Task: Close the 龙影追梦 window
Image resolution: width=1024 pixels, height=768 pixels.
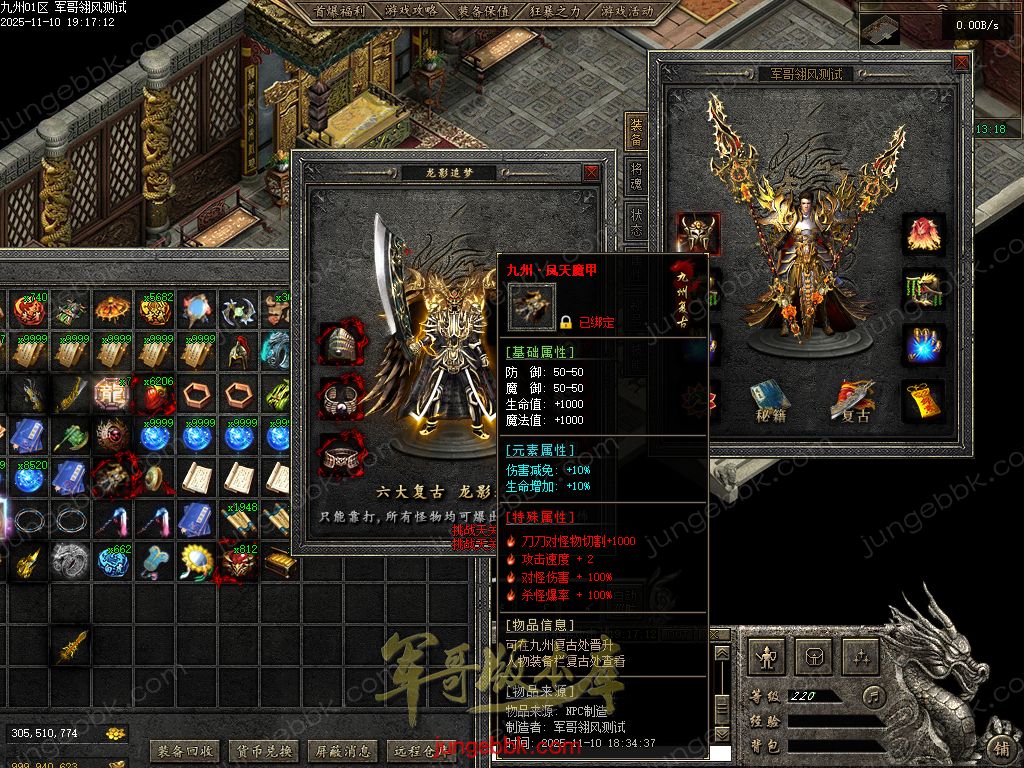Action: click(592, 173)
